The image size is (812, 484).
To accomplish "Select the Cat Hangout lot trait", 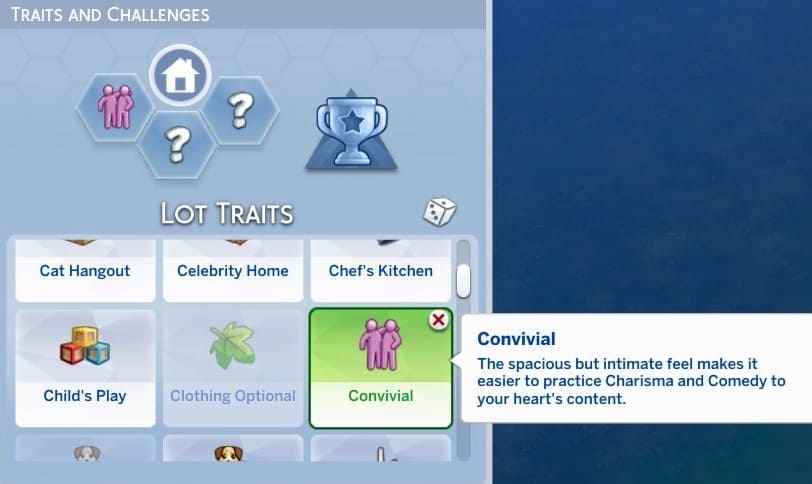I will click(x=85, y=271).
